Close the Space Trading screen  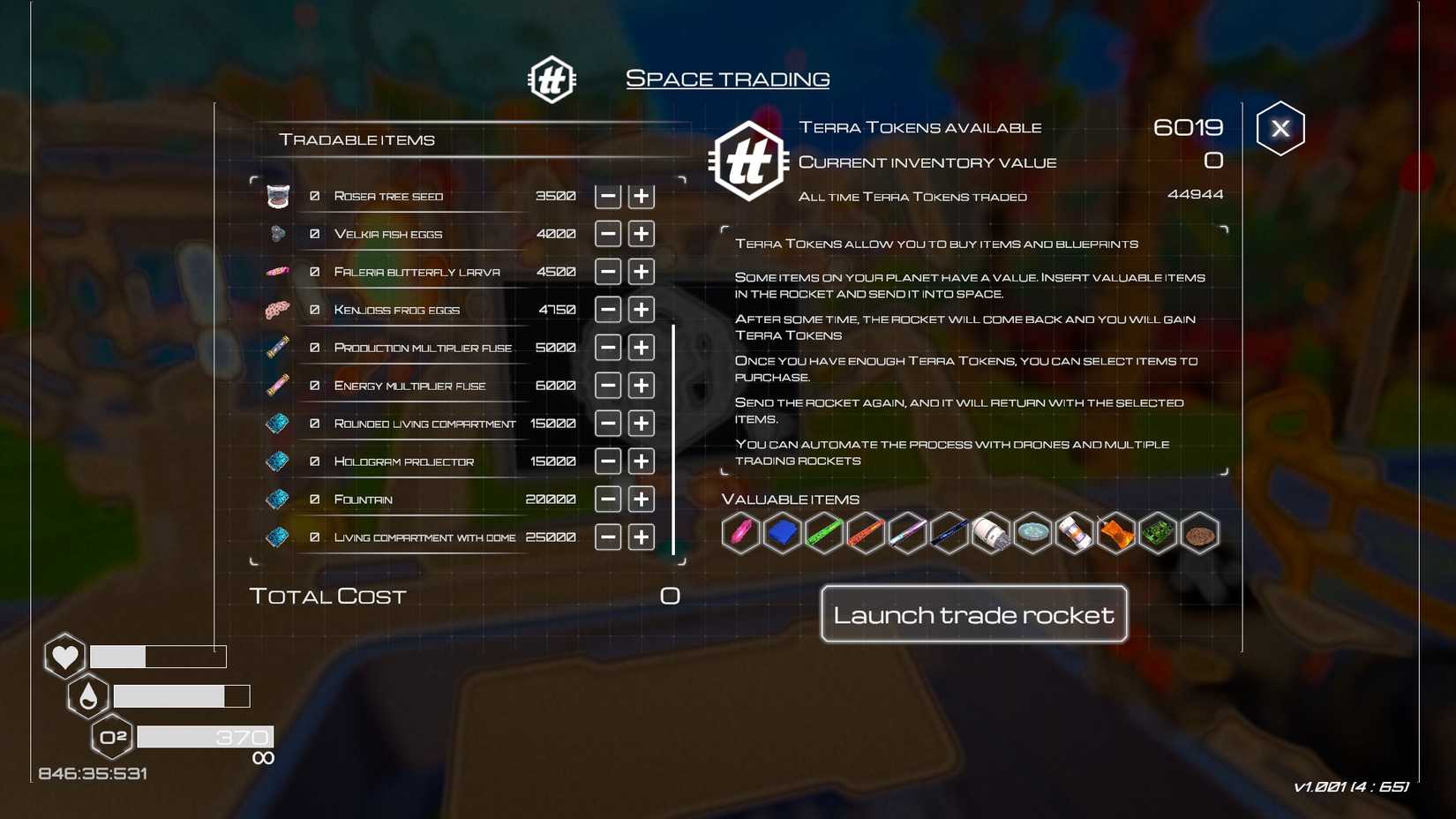click(x=1280, y=127)
